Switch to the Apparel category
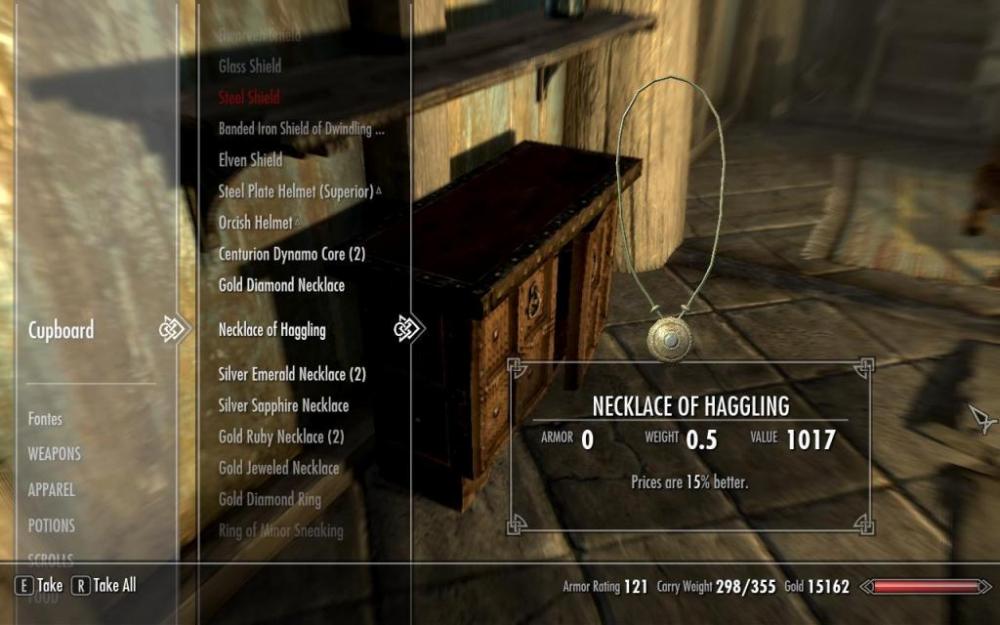1000x625 pixels. tap(51, 490)
